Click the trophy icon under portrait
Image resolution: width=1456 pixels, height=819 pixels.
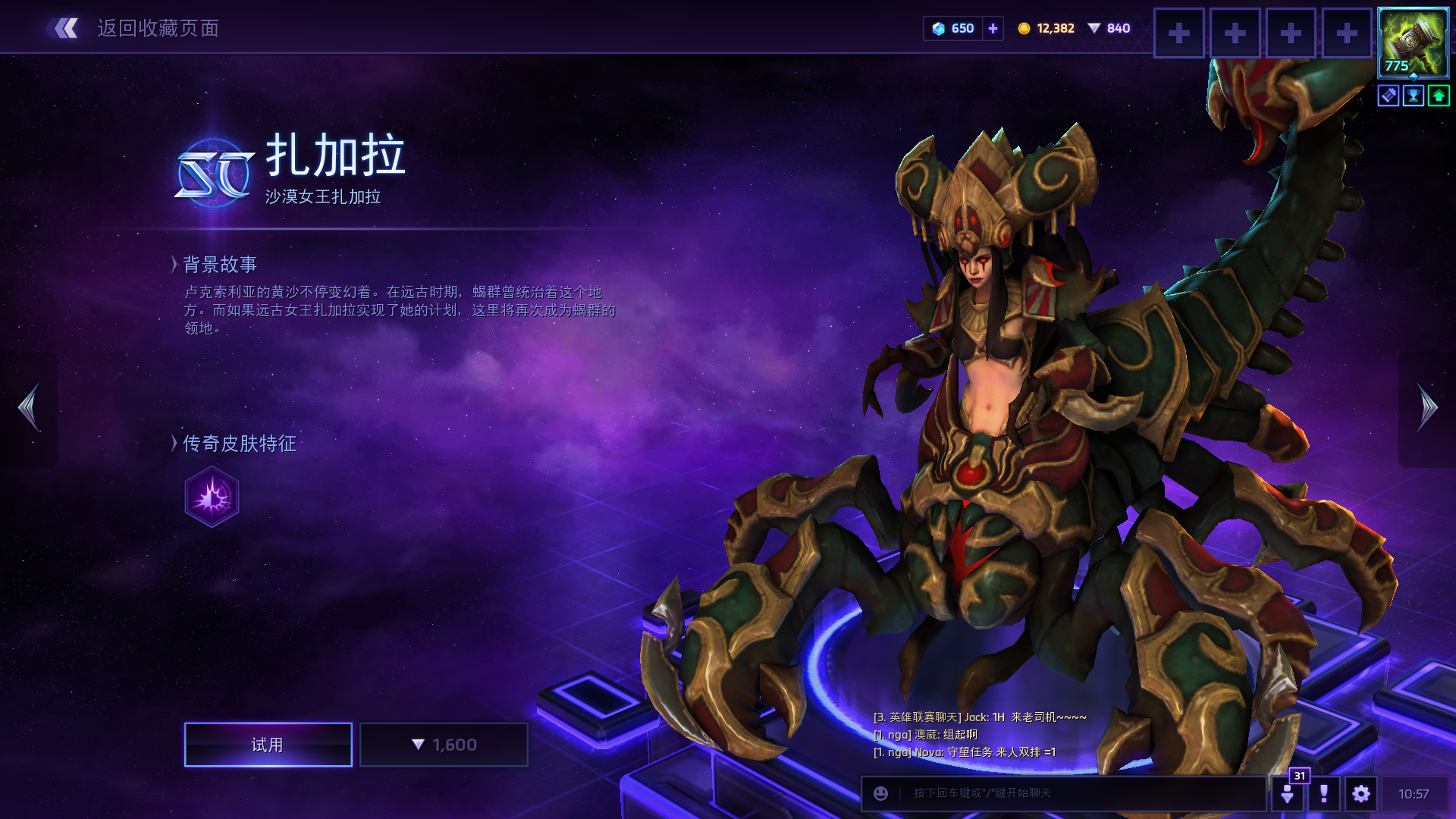[x=1414, y=96]
